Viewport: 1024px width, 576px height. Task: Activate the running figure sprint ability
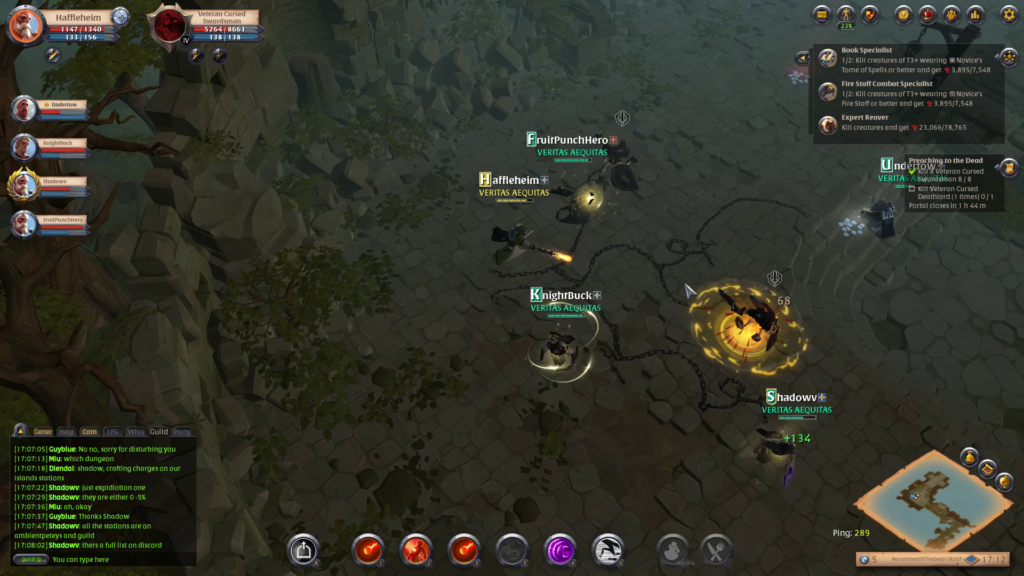coord(608,548)
